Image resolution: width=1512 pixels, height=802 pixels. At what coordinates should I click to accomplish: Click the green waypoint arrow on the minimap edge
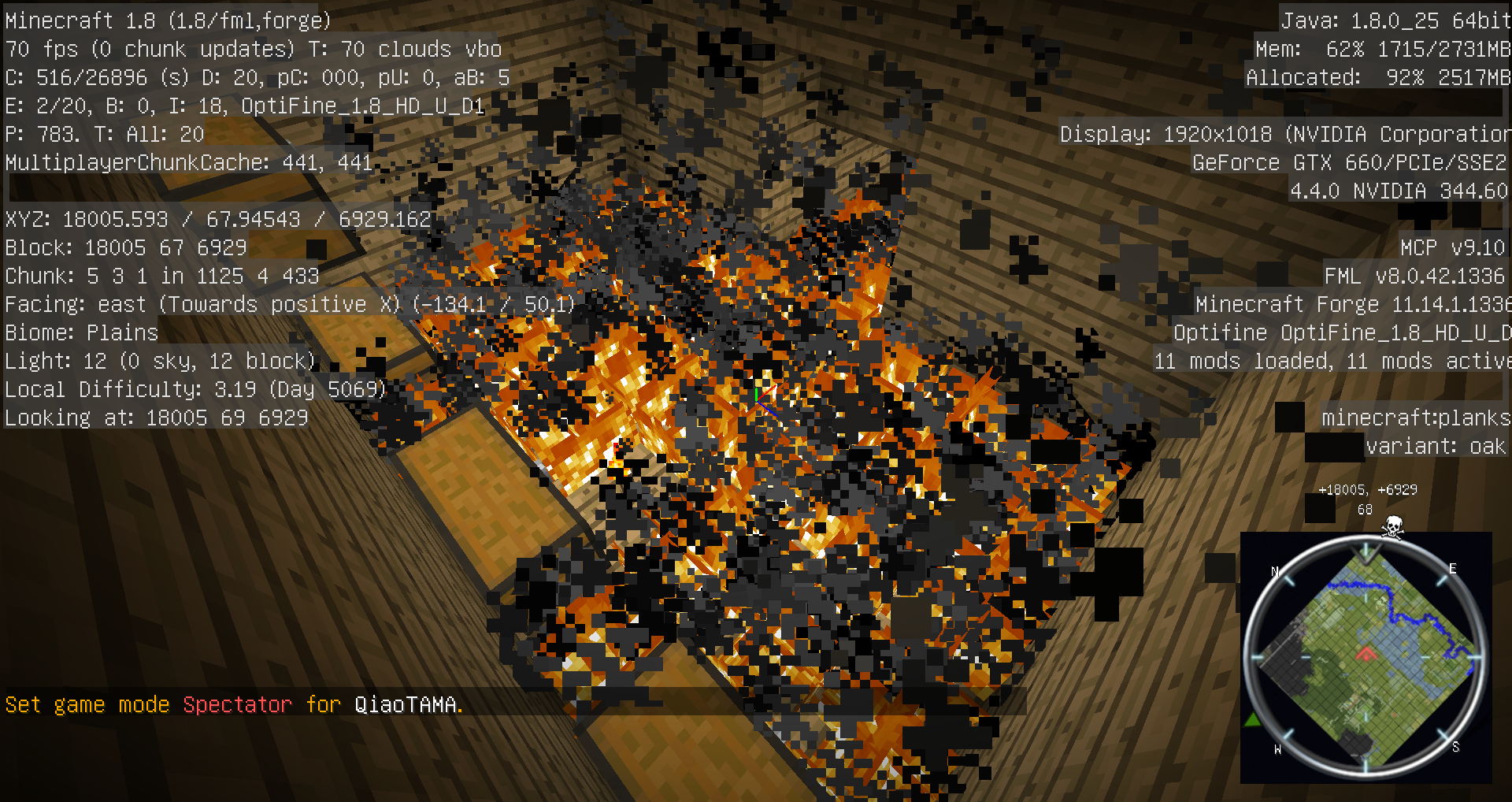pos(1252,719)
